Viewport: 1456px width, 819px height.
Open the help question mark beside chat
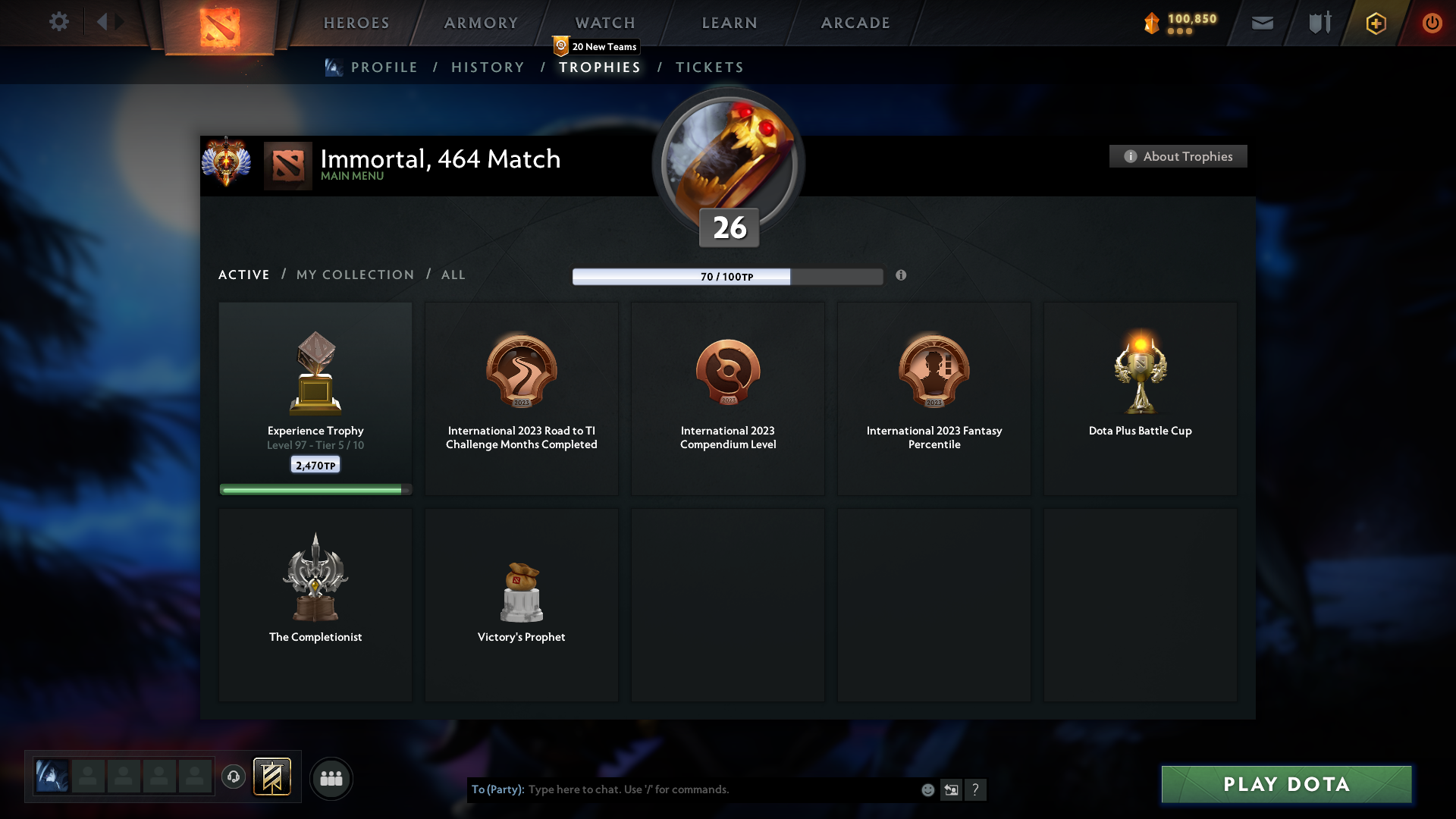point(976,789)
